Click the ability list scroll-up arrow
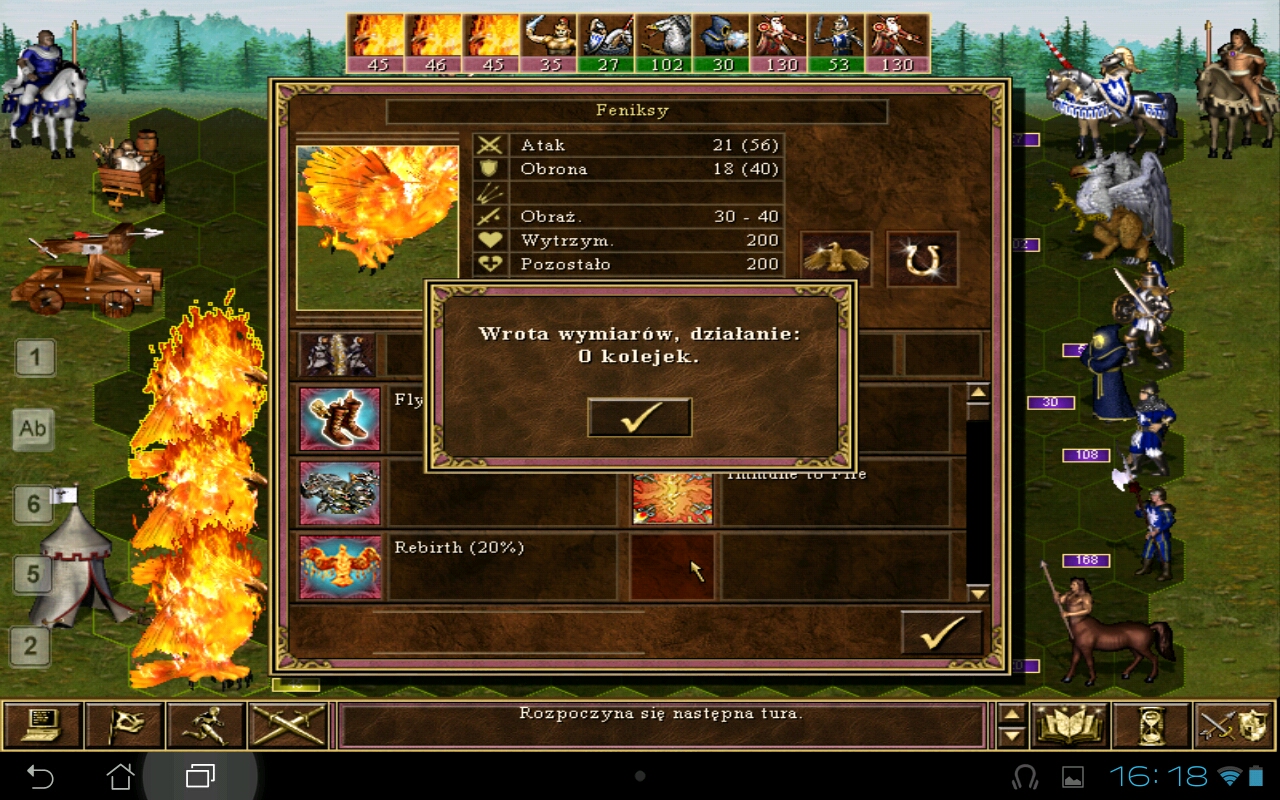Viewport: 1280px width, 800px height. (978, 392)
